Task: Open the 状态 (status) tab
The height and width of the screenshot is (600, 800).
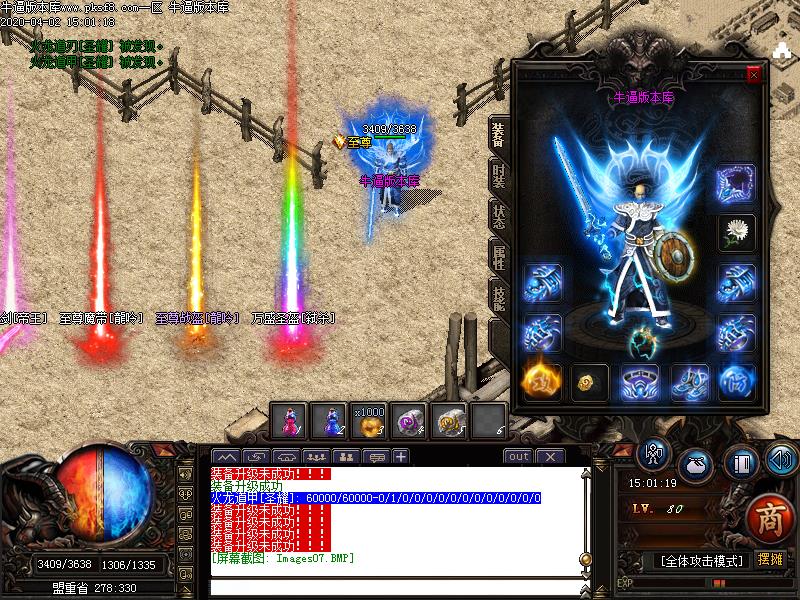Action: pos(499,213)
